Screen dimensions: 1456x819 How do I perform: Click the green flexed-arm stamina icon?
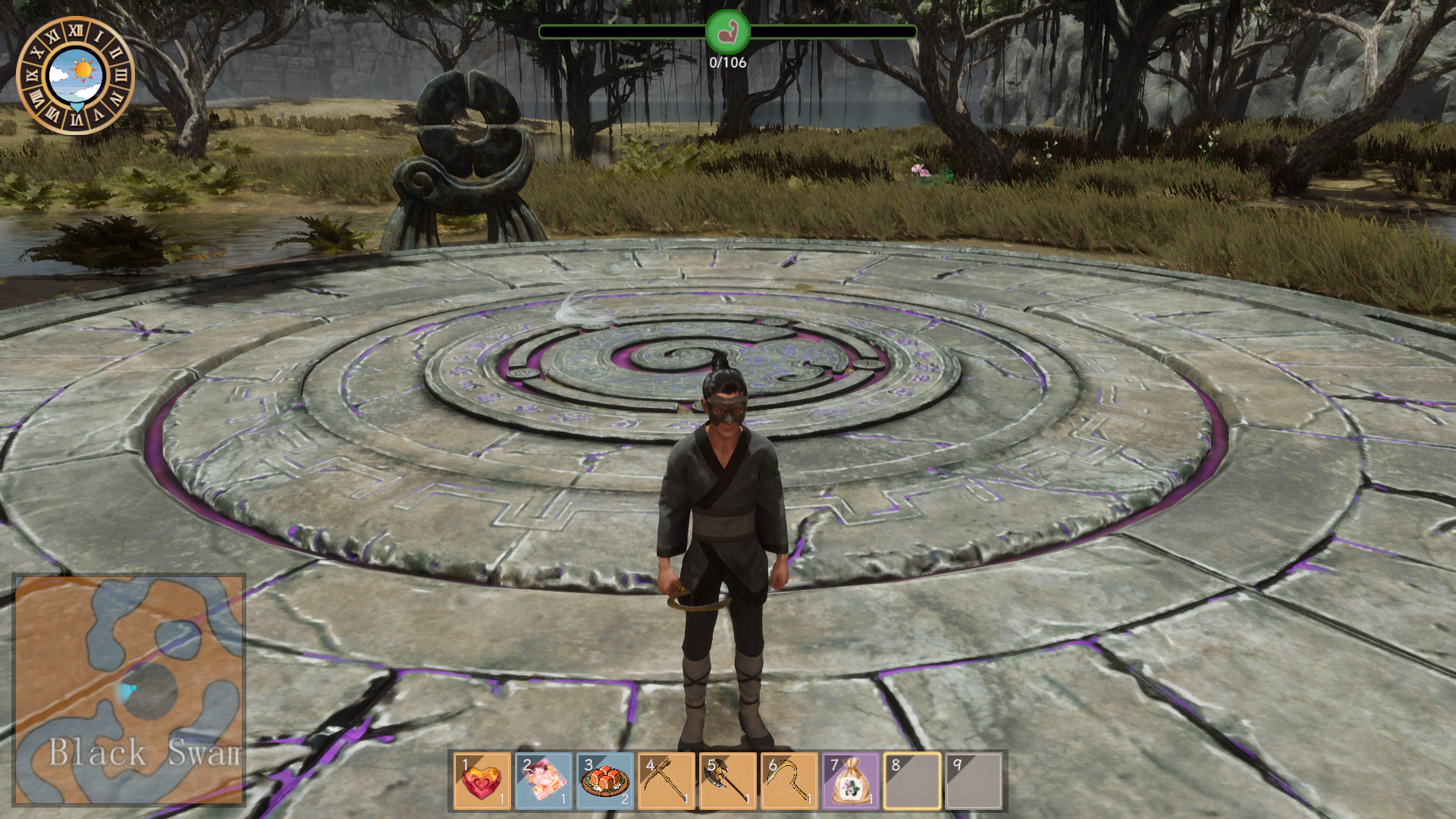click(x=727, y=32)
